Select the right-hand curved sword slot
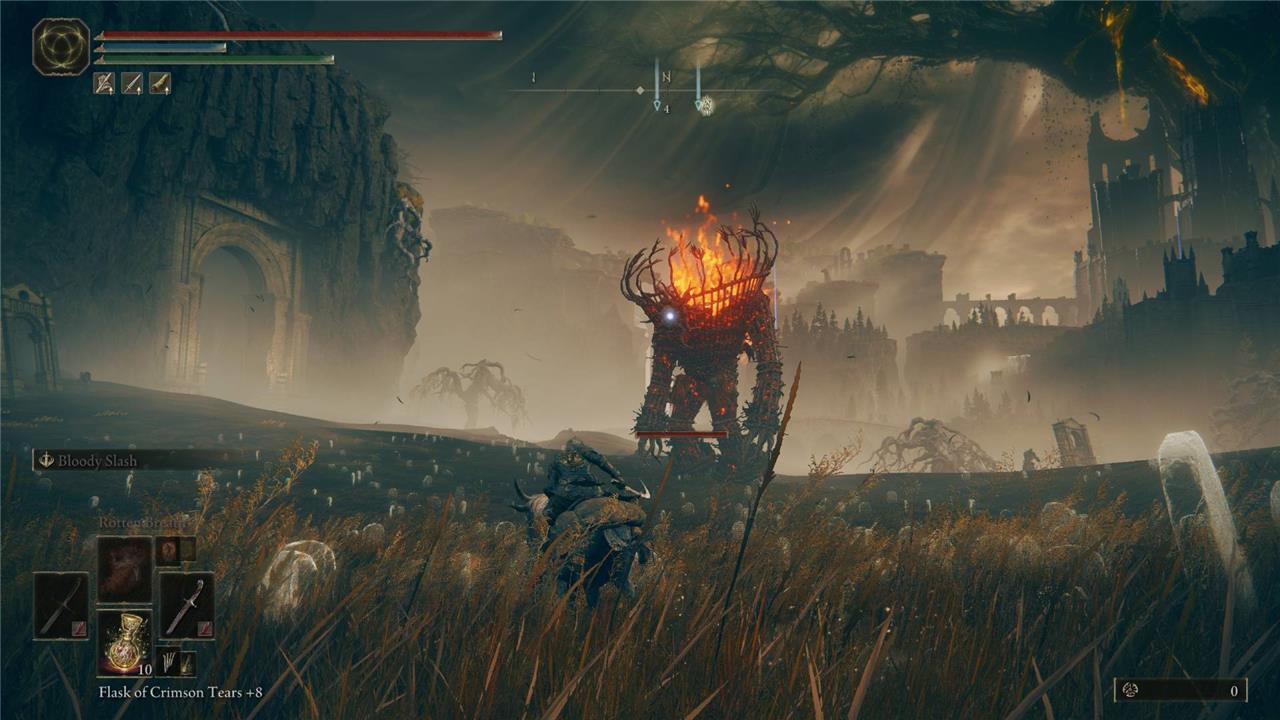The image size is (1280, 720). 186,605
